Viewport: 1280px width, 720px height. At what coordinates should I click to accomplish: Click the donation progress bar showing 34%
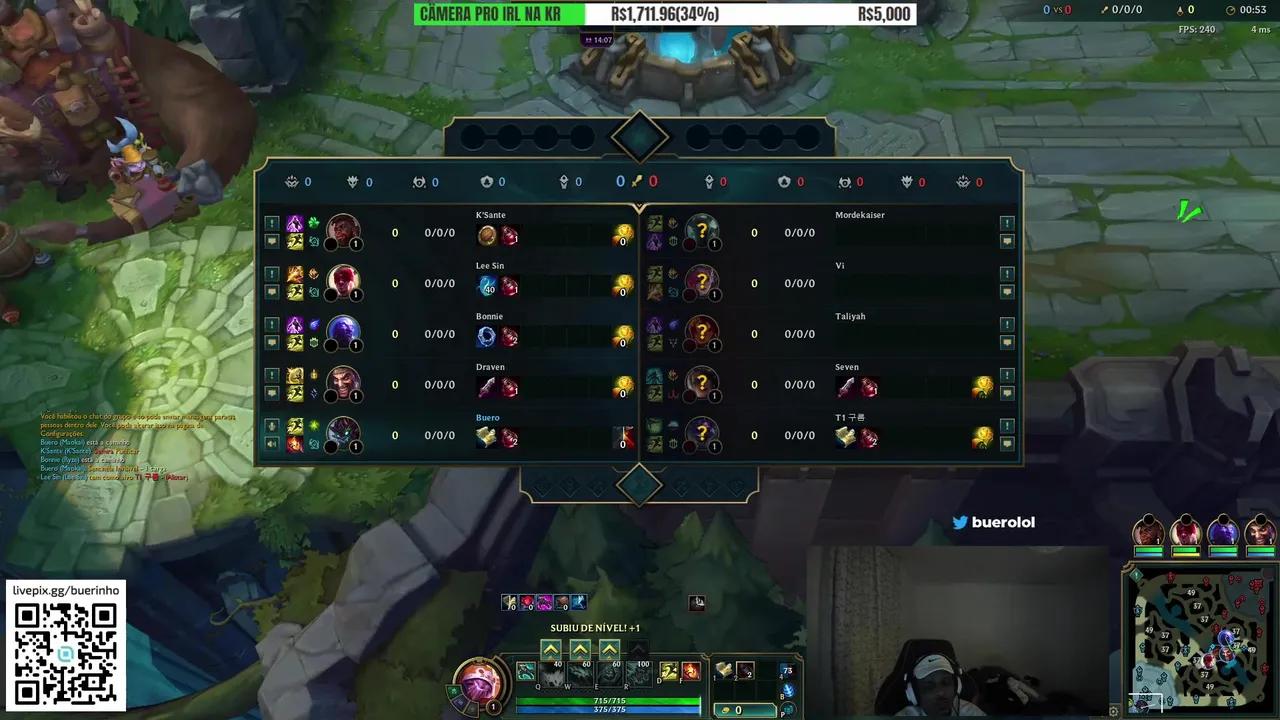(x=665, y=14)
